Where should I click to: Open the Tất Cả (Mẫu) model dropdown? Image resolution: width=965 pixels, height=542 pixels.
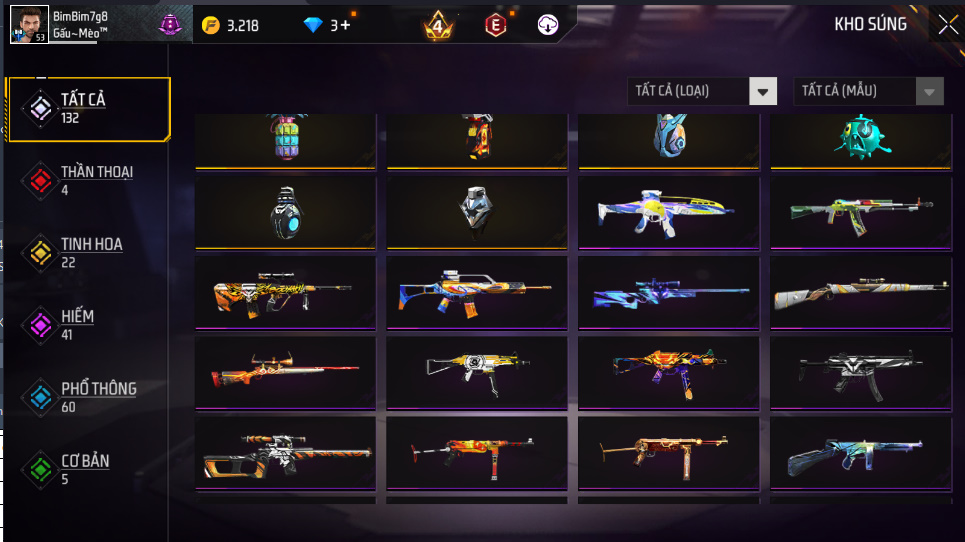point(868,91)
